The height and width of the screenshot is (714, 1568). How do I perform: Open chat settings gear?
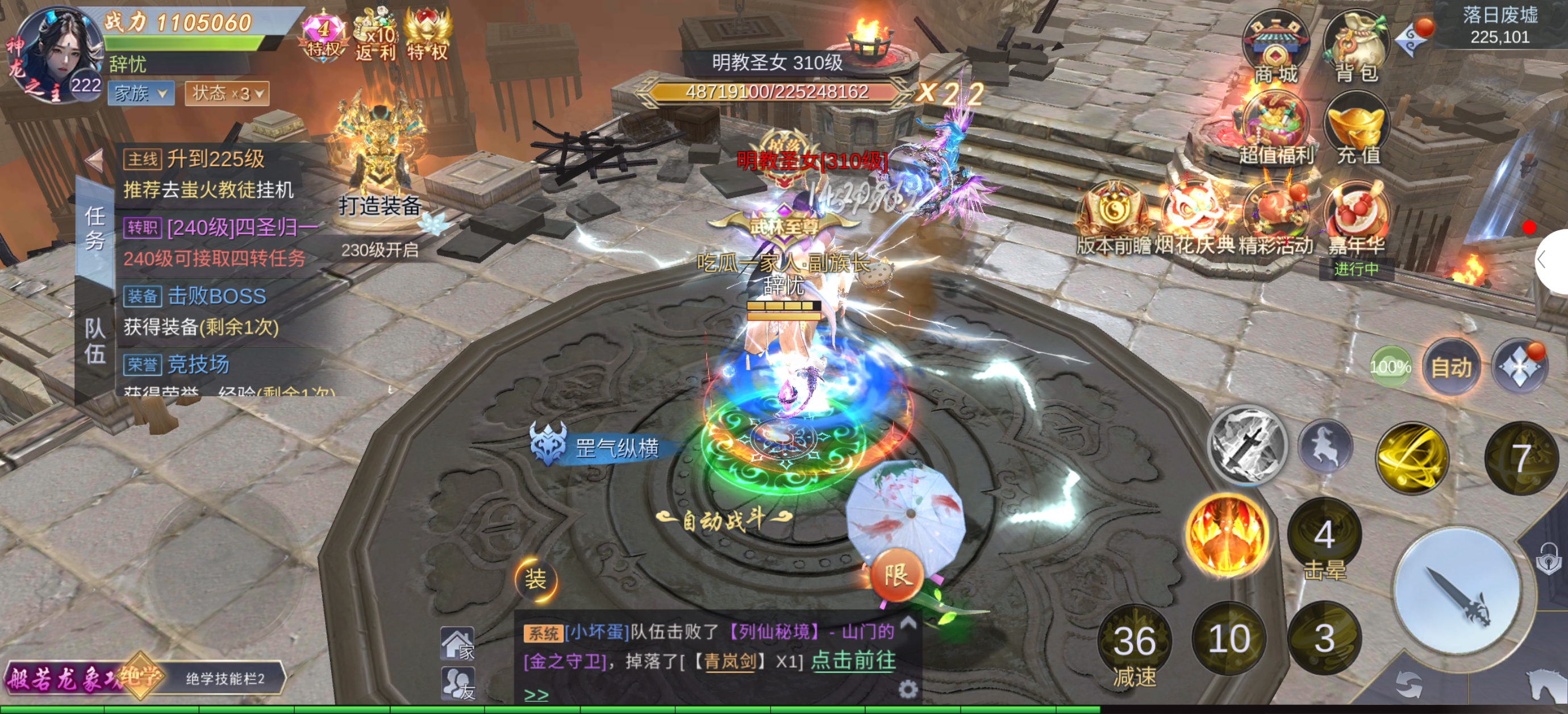(908, 689)
